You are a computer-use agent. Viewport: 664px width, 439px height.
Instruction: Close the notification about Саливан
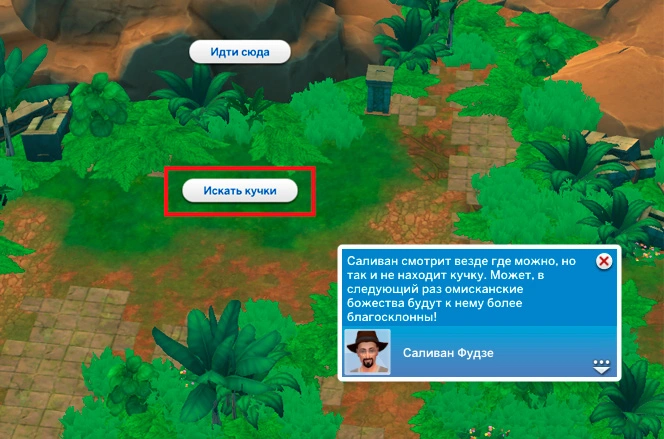(x=603, y=261)
